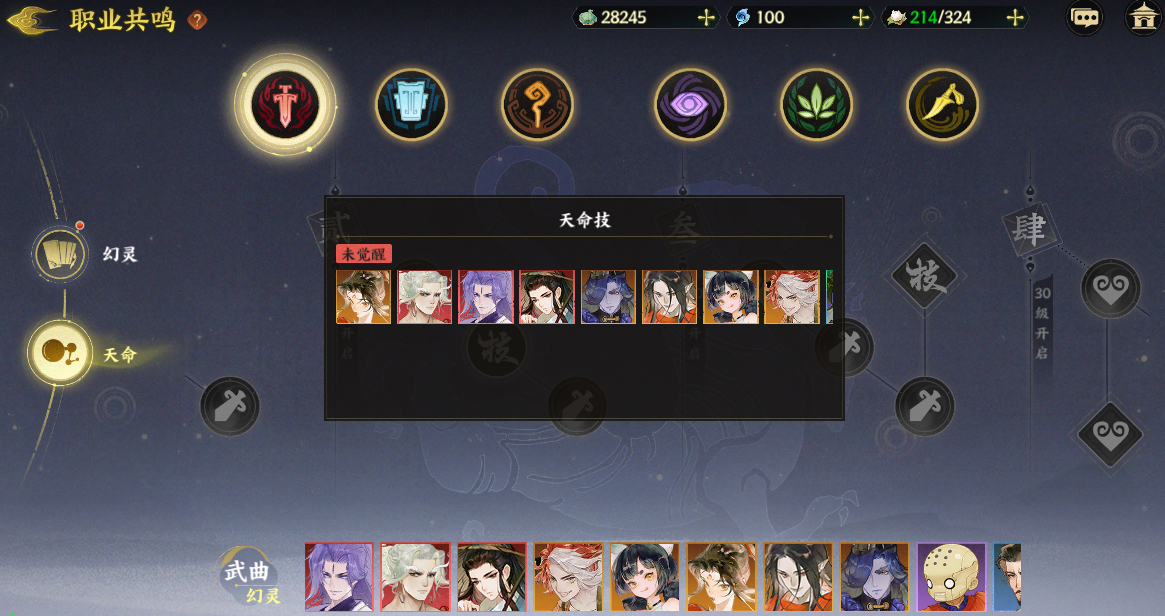Add more of the blue 100 currency
The image size is (1165, 616).
point(860,18)
